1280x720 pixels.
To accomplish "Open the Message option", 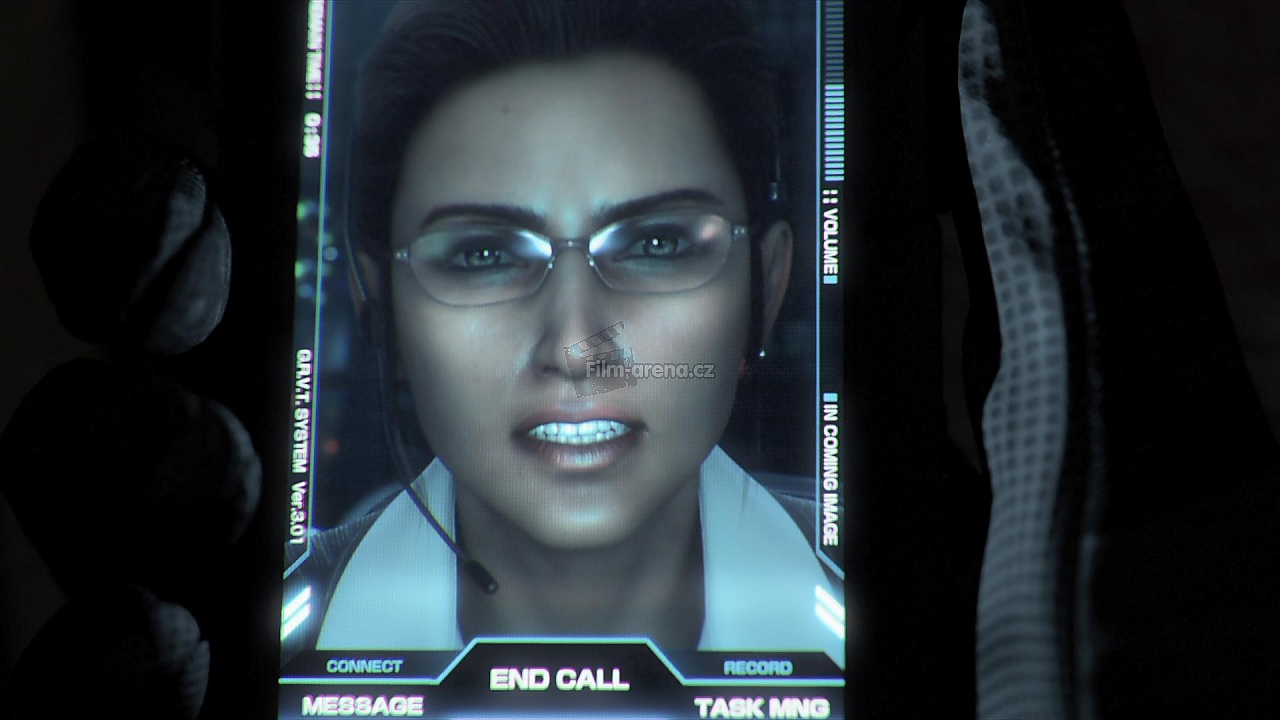I will pyautogui.click(x=361, y=705).
